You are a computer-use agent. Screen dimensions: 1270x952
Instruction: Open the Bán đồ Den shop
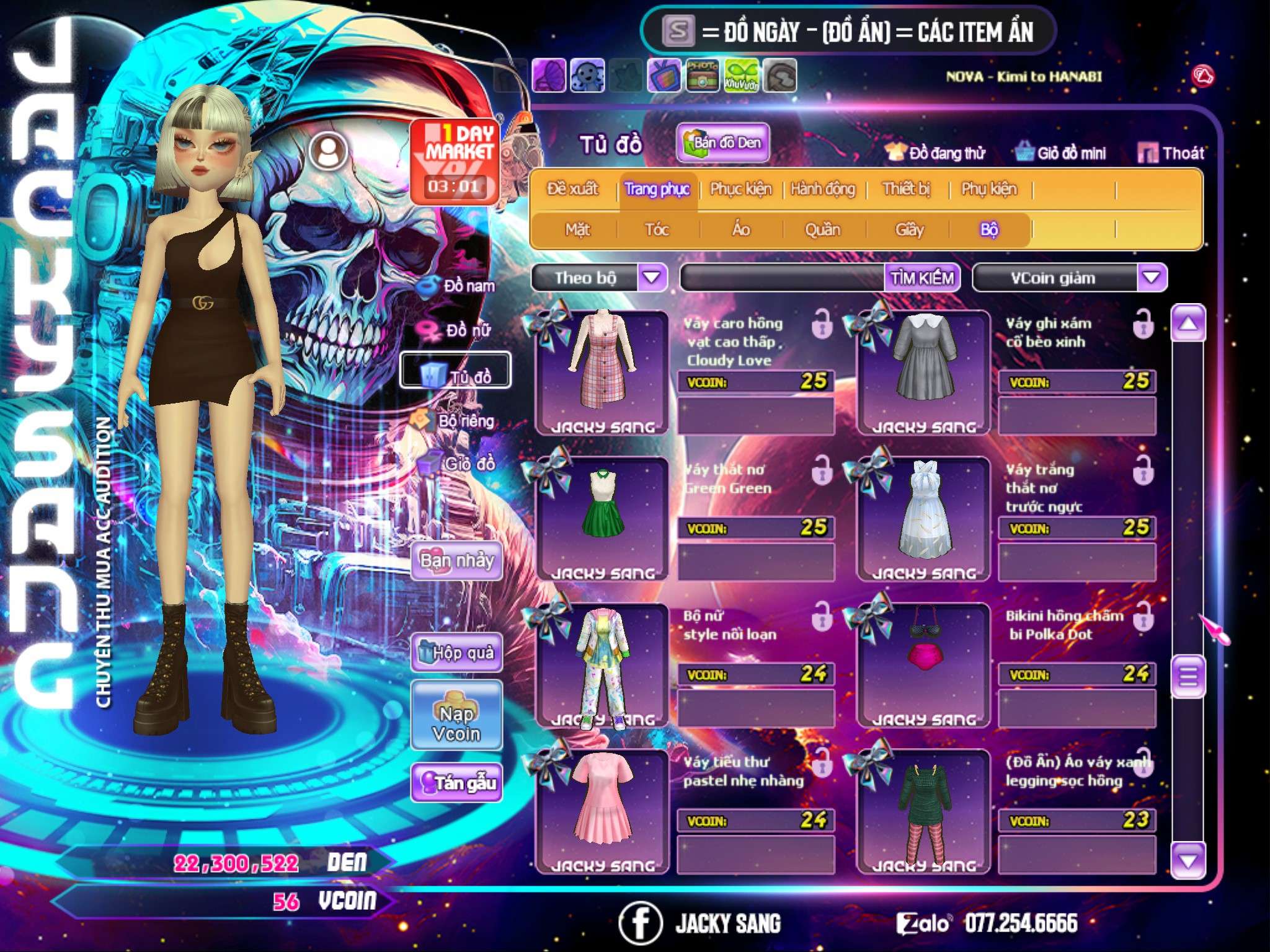point(722,143)
